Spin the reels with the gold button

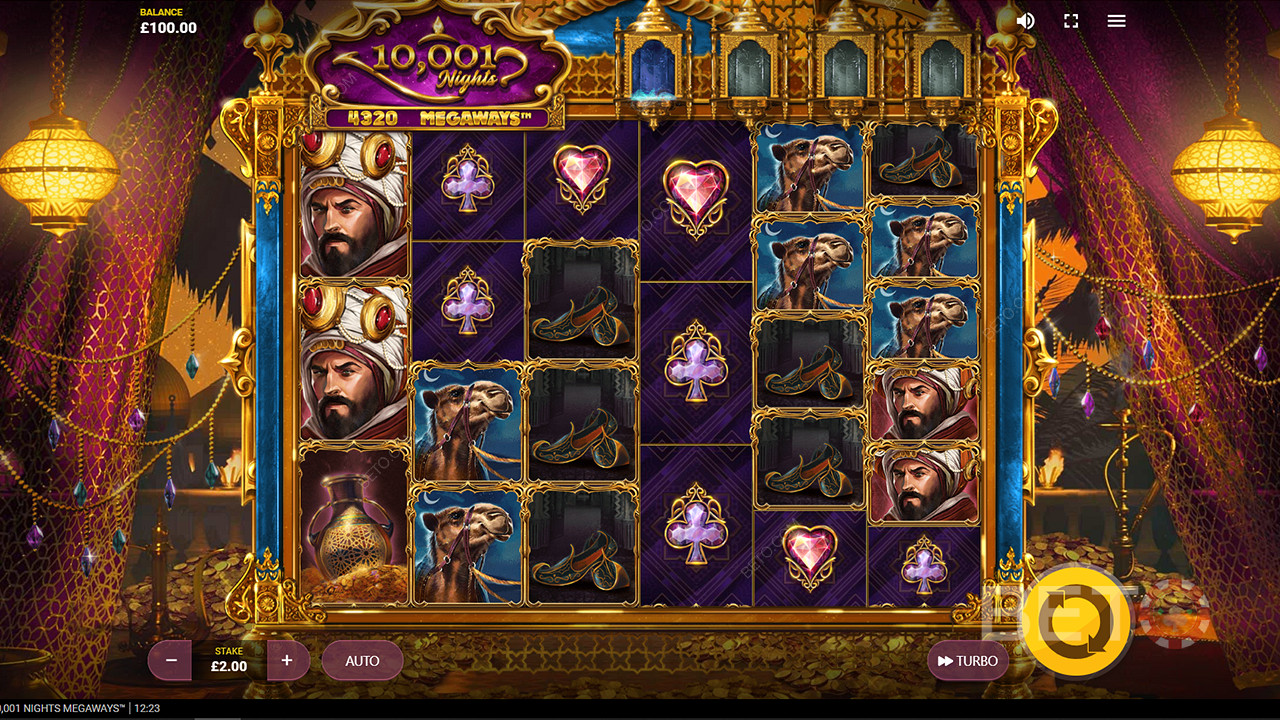1076,621
